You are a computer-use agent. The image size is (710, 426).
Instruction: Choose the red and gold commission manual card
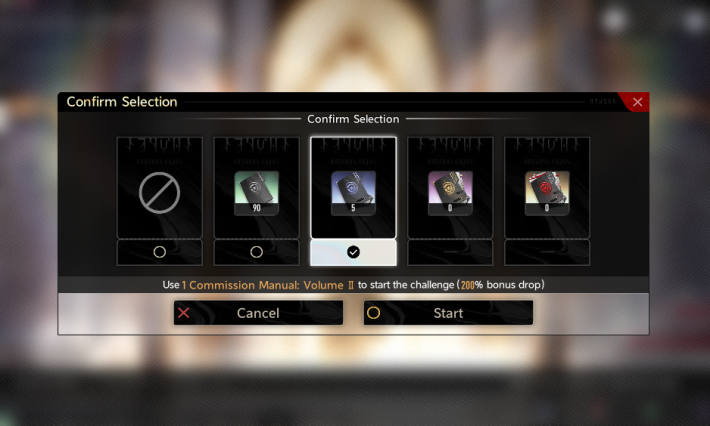point(547,188)
